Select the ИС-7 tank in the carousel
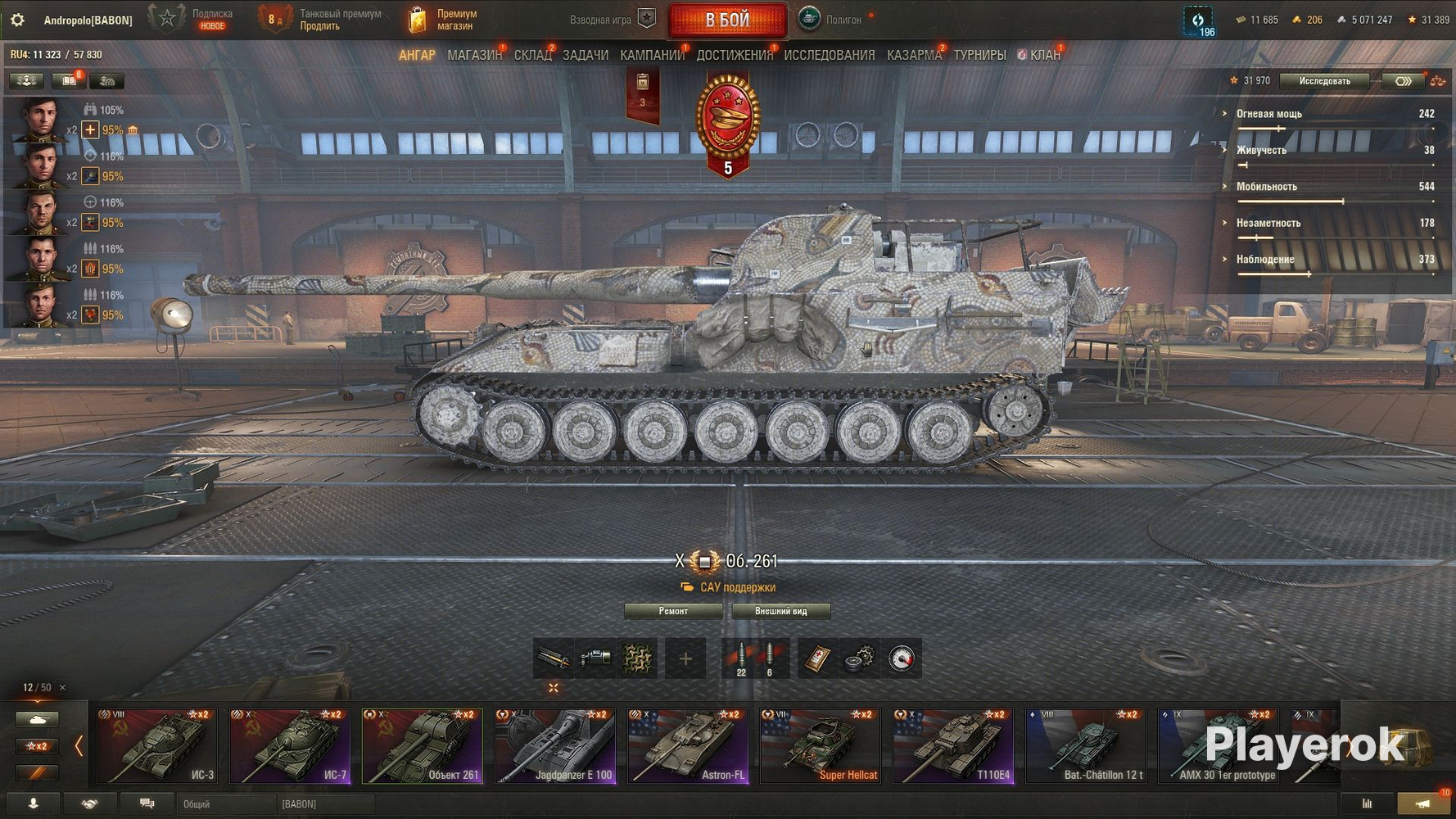 click(x=290, y=746)
